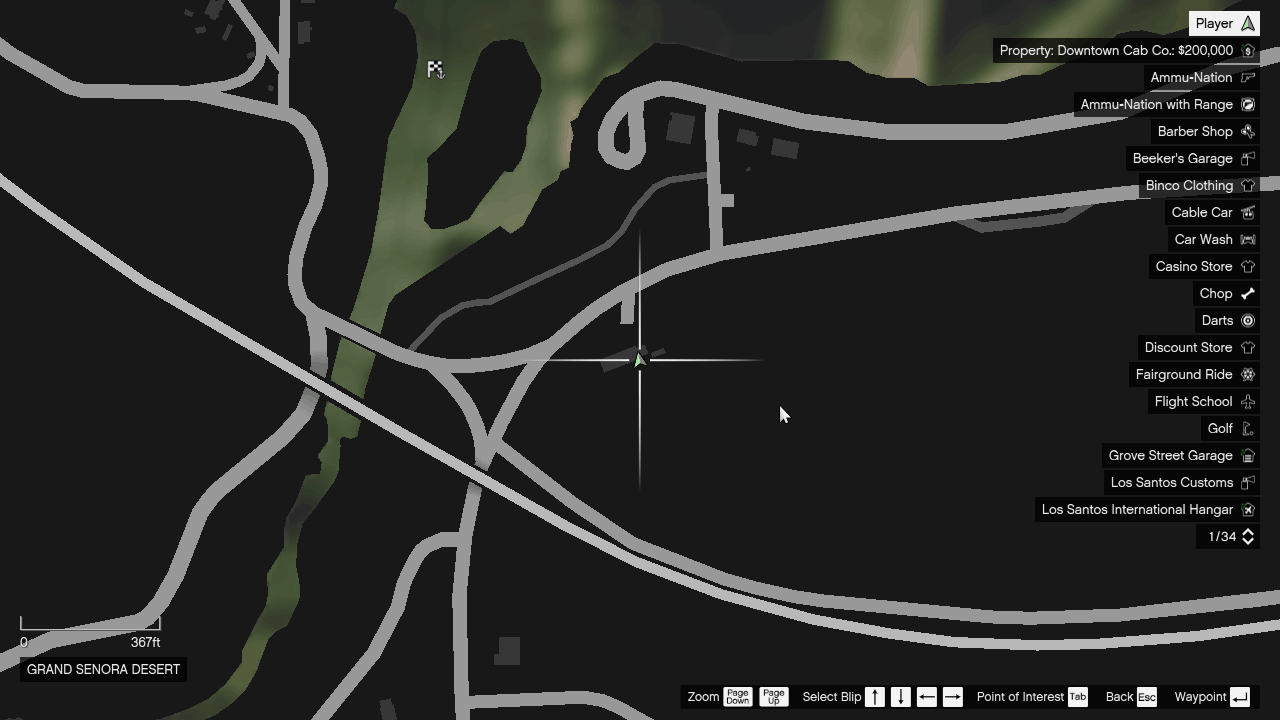Screen dimensions: 1280x720
Task: Cycle blips using the Select Blip up arrow
Action: [874, 697]
